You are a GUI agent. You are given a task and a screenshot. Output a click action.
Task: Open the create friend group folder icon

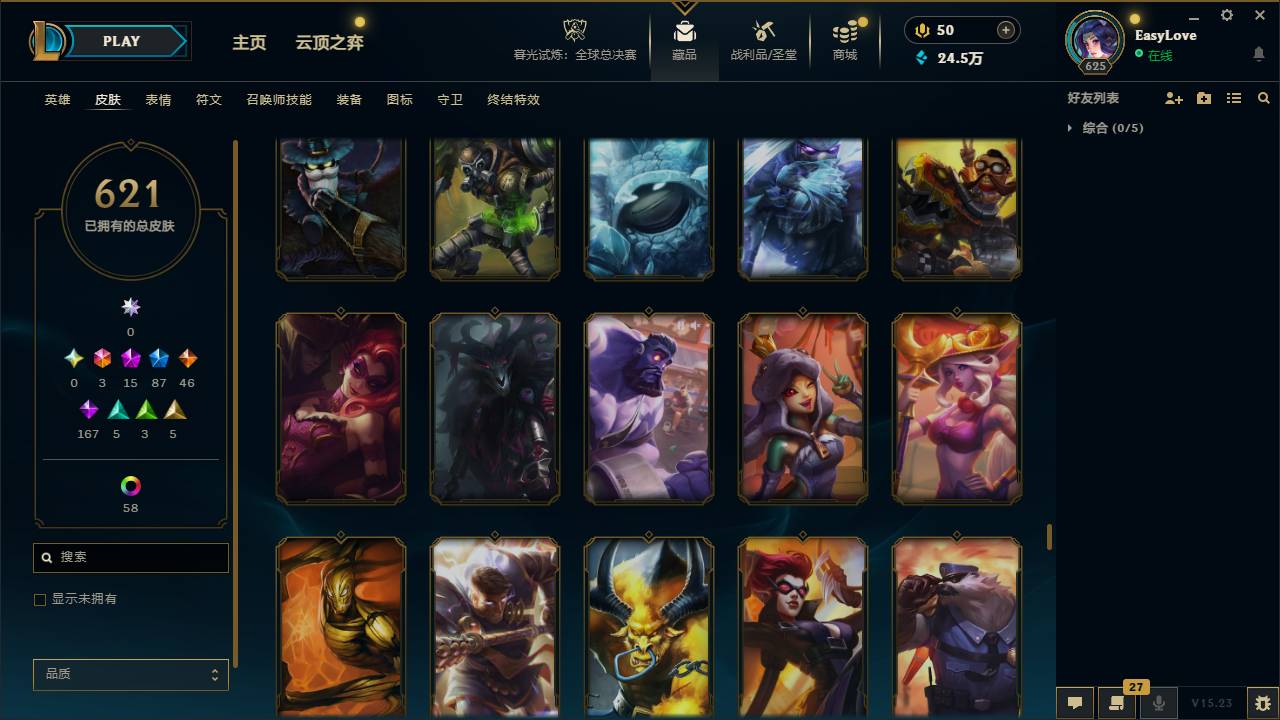point(1204,97)
